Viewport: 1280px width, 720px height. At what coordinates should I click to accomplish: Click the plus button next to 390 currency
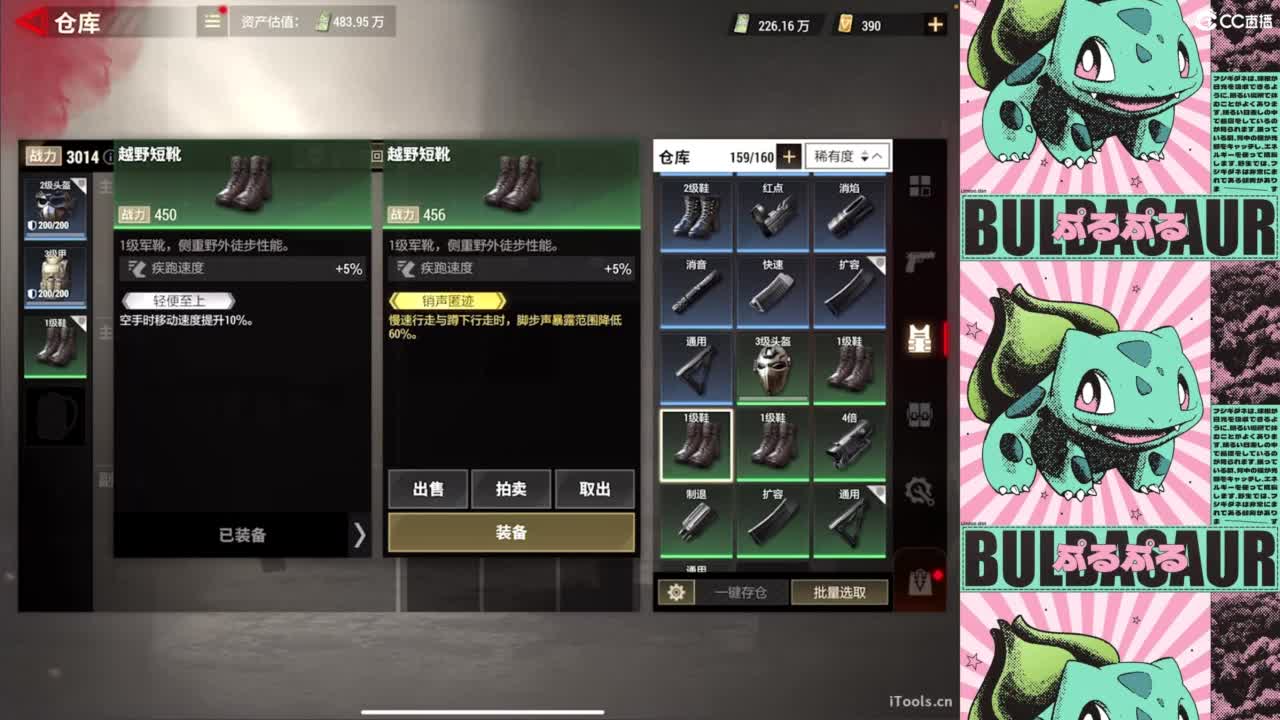coord(934,25)
